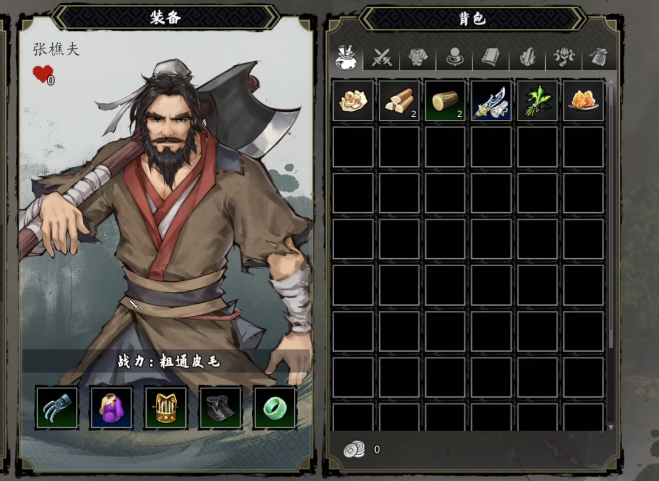Viewport: 659px width, 481px height.
Task: Click the orange food dish item
Action: [x=583, y=101]
